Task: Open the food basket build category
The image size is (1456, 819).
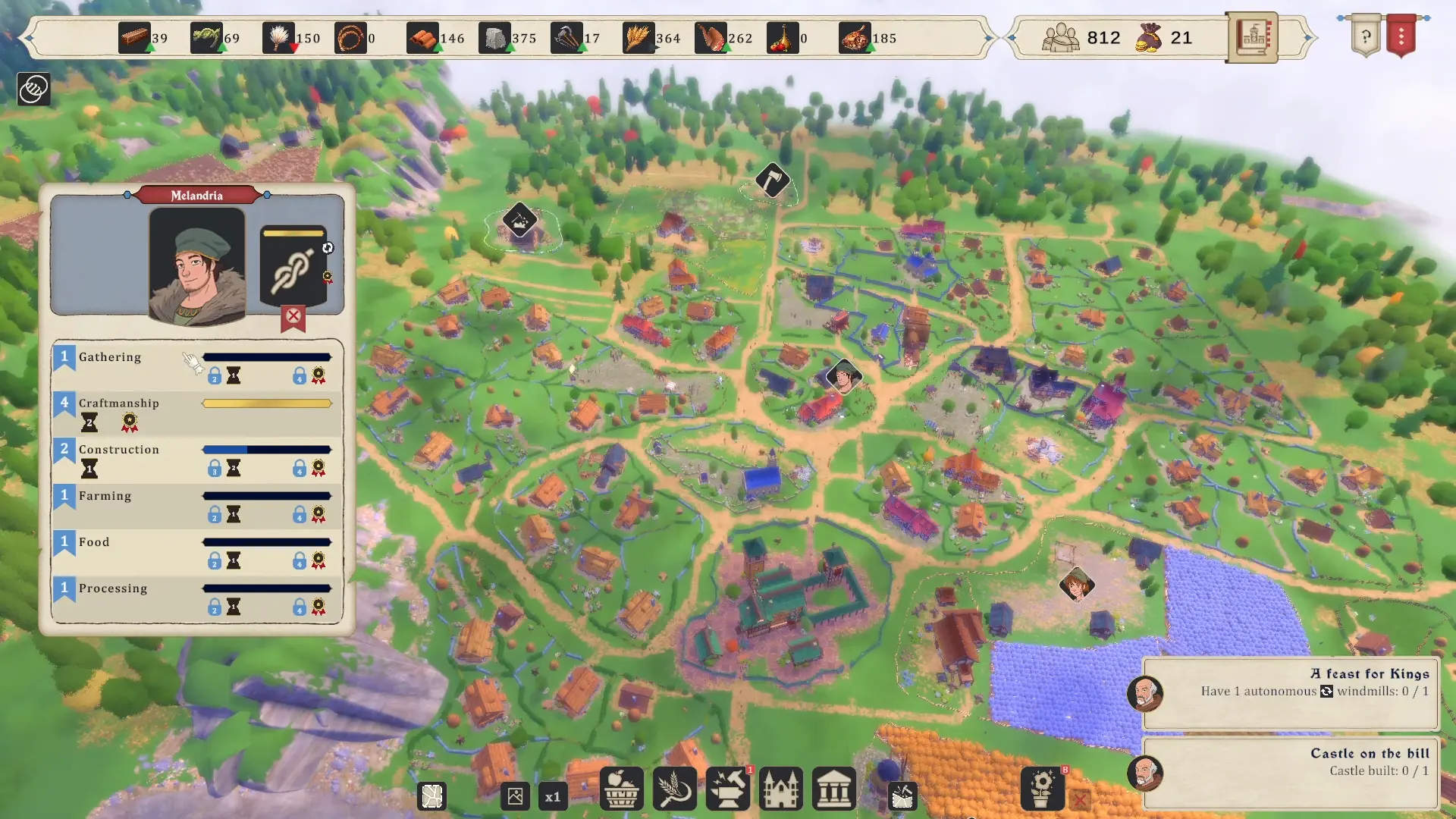Action: [x=621, y=789]
